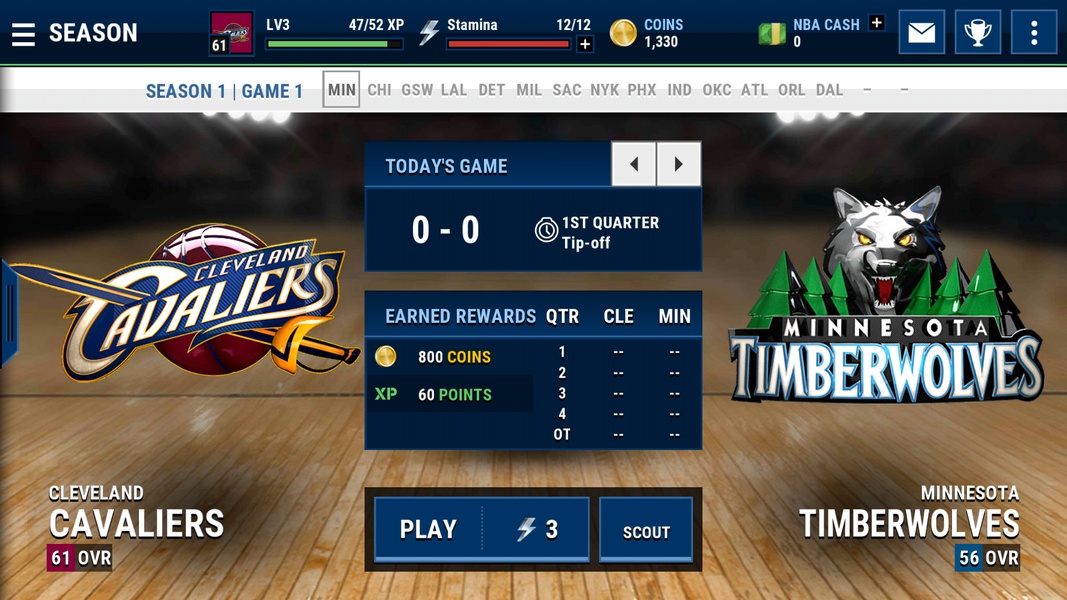
Task: Open the Cavaliers team badge profile
Action: pos(231,33)
